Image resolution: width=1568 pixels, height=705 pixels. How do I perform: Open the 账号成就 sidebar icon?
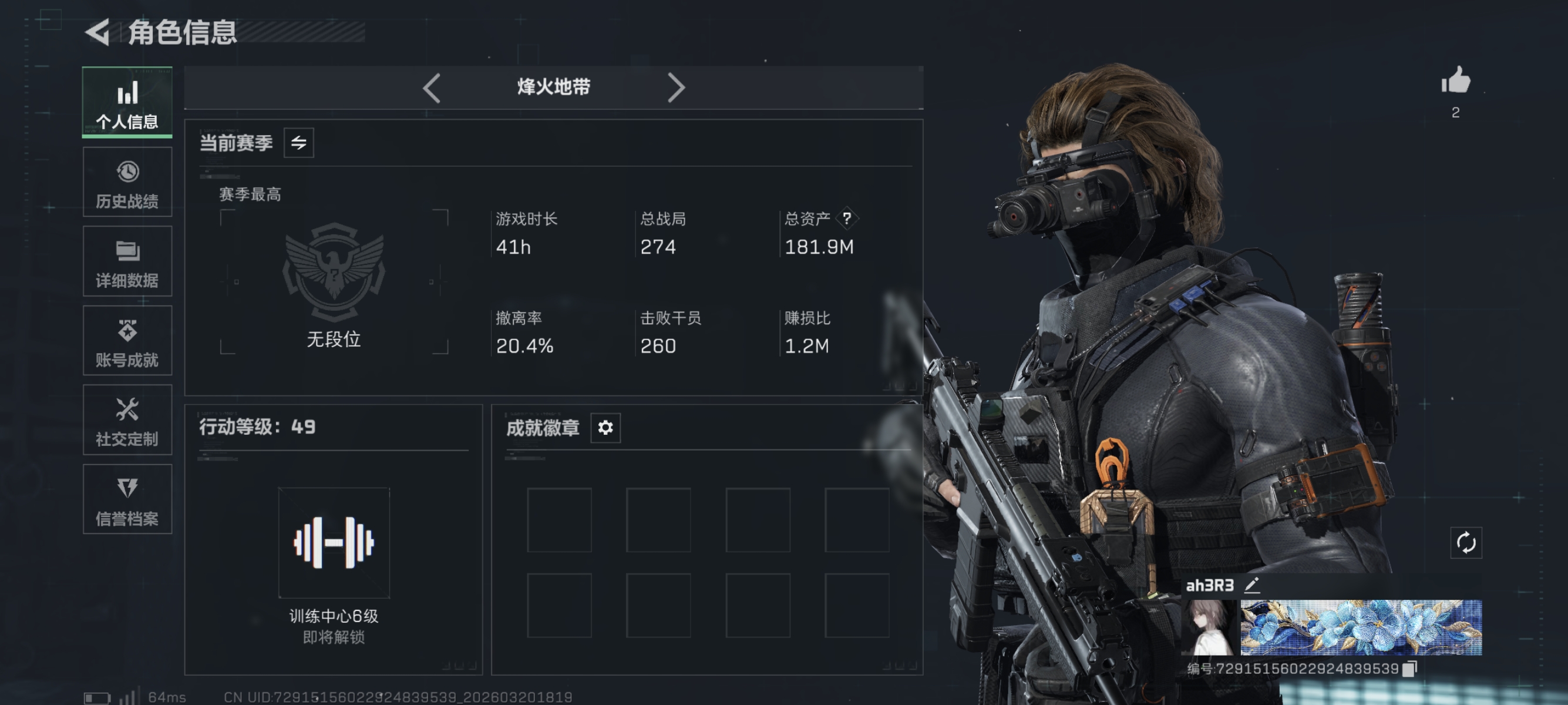tap(127, 341)
